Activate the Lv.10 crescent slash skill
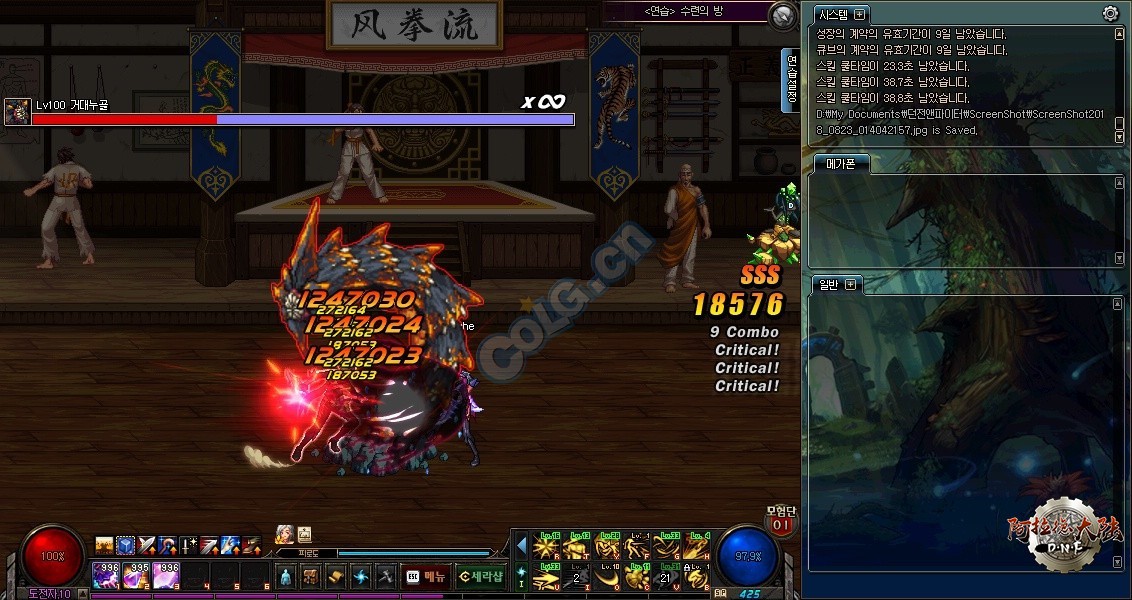 click(608, 577)
